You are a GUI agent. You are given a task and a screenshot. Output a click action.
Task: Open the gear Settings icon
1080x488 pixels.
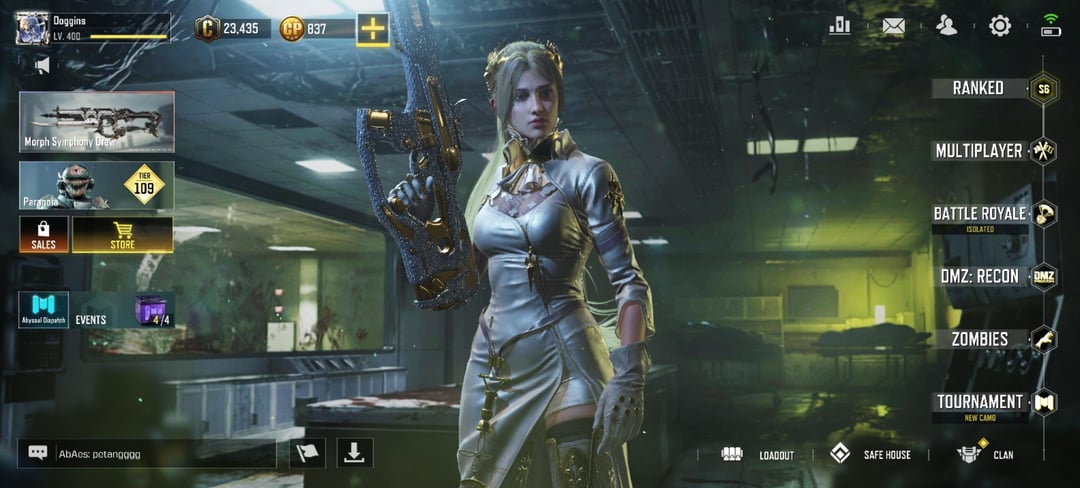tap(999, 26)
